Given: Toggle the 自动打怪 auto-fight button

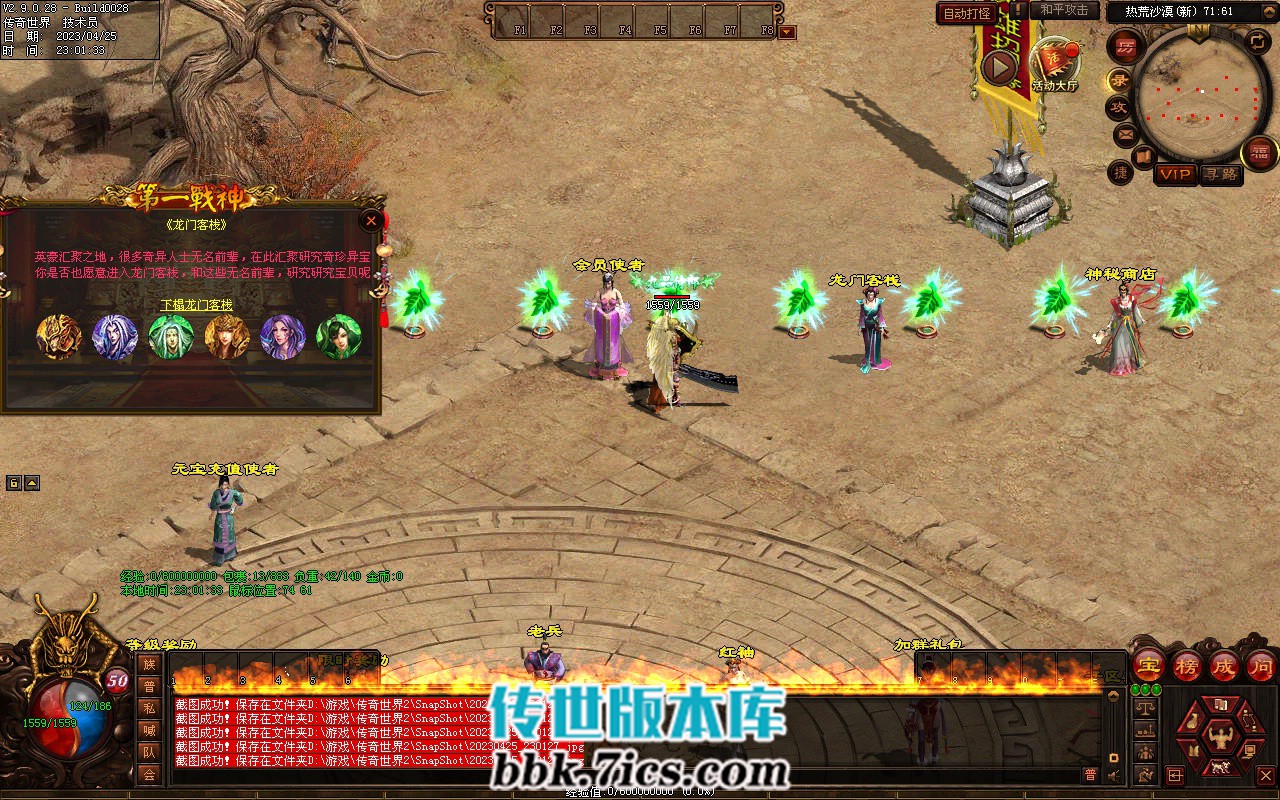Looking at the screenshot, I should [x=968, y=13].
